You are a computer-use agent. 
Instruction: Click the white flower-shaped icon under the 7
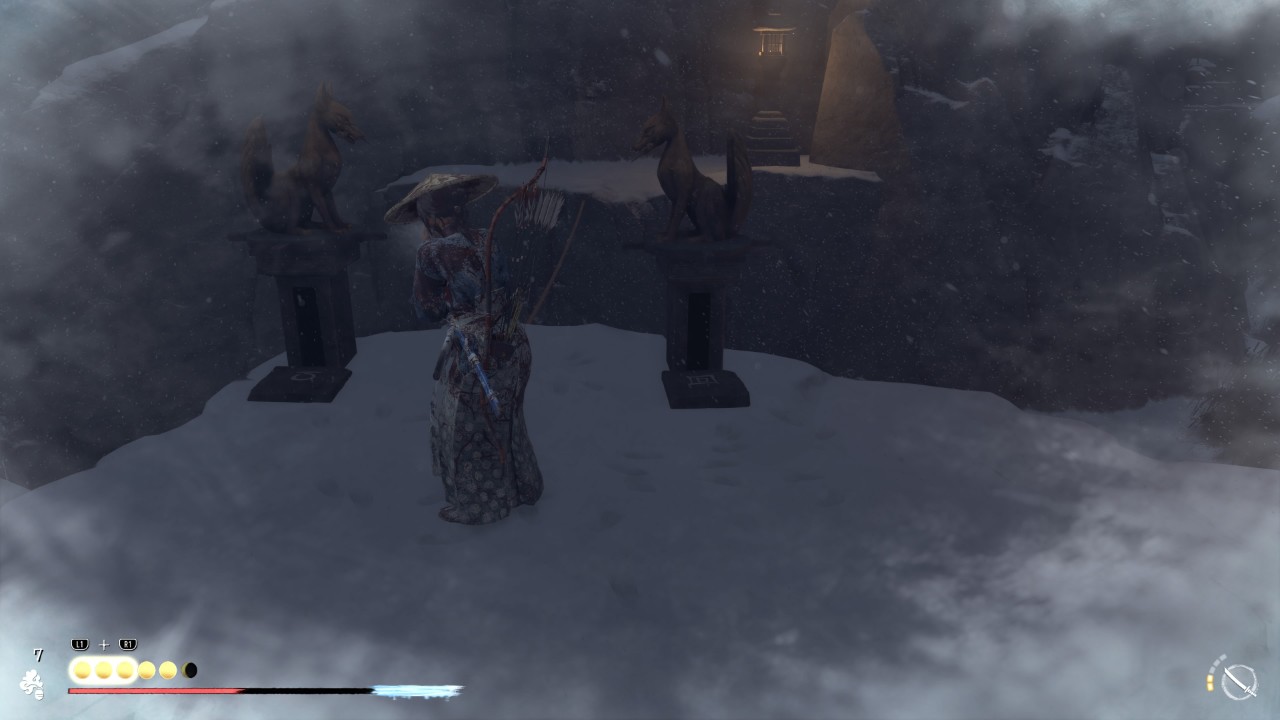click(x=32, y=684)
